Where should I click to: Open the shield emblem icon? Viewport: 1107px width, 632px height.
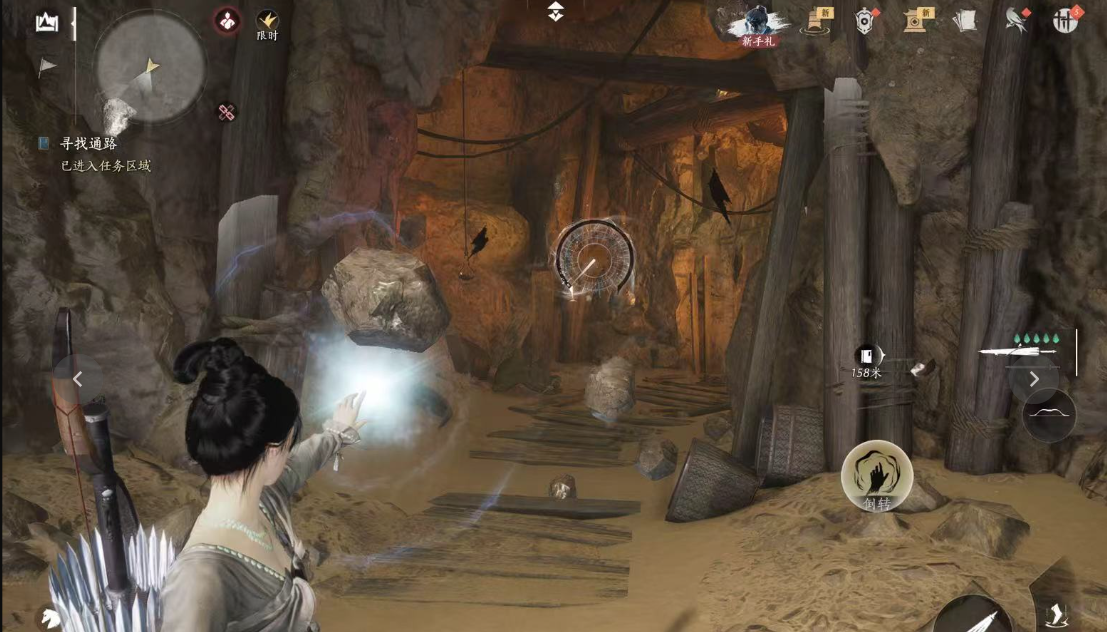pos(866,20)
